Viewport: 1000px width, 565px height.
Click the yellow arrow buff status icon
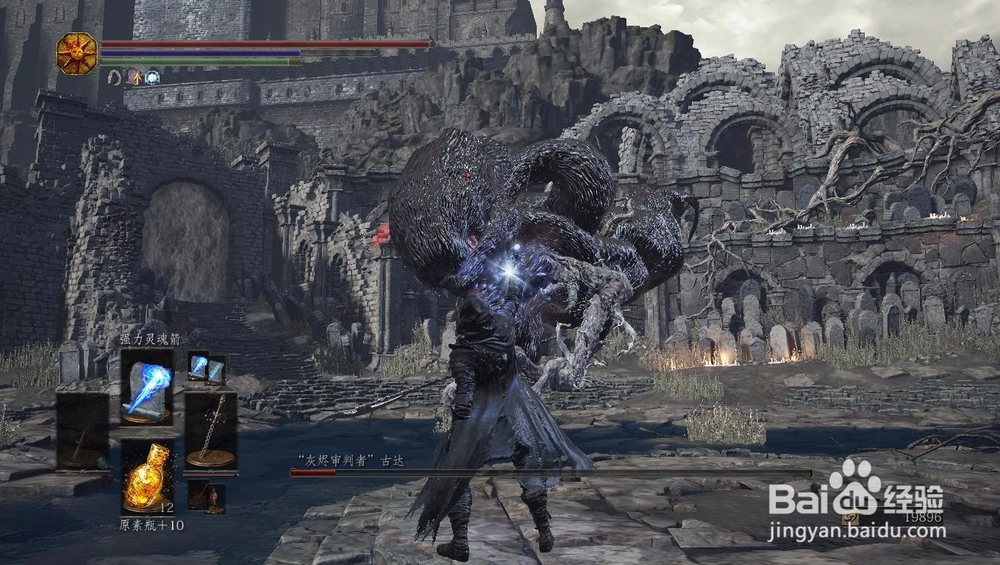pyautogui.click(x=133, y=77)
